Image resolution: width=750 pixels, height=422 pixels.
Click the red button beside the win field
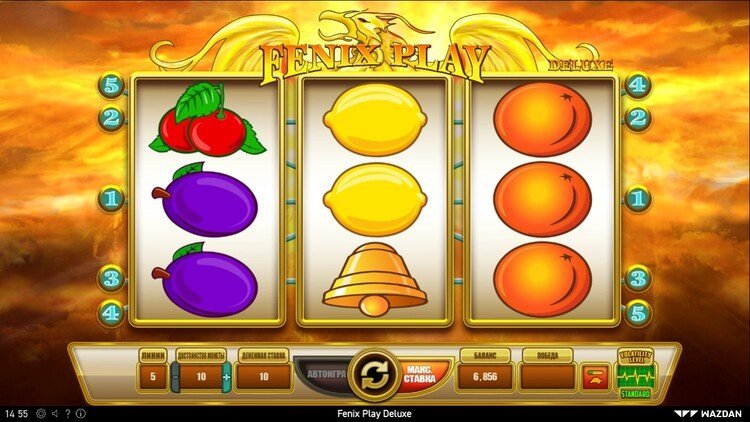(593, 376)
